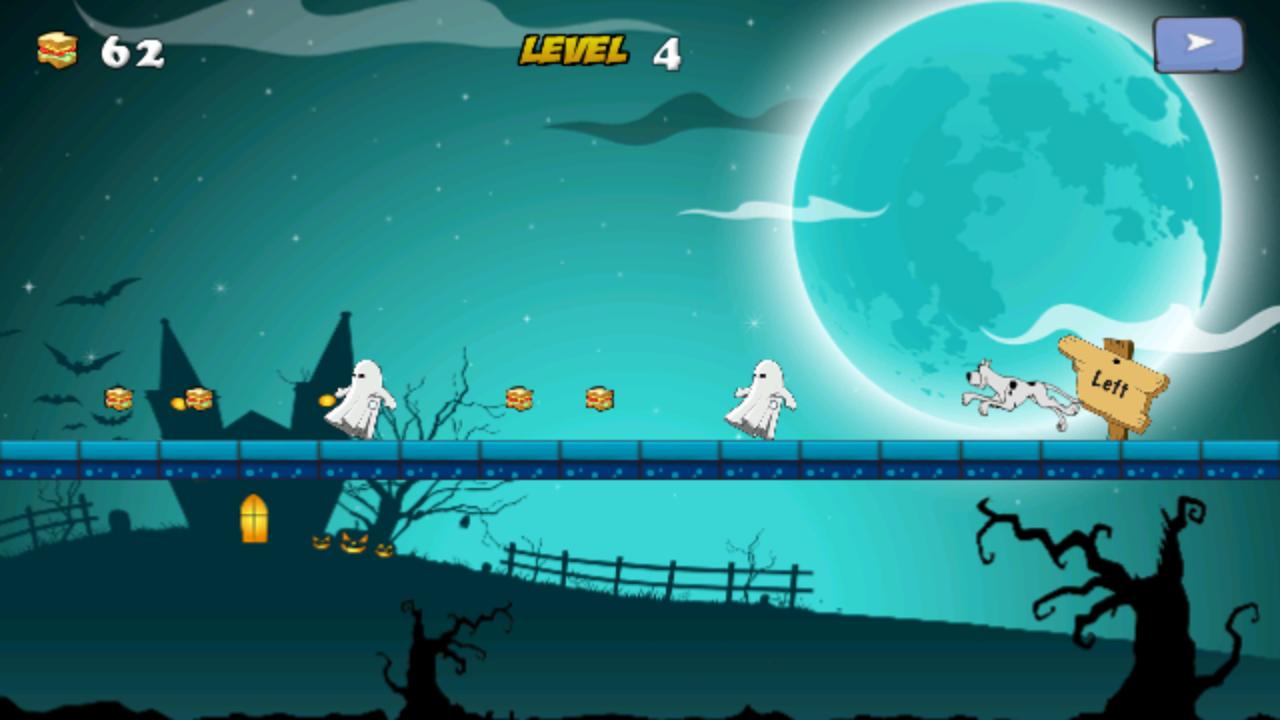Click the arrow button in the top corner
The image size is (1280, 720).
tap(1198, 44)
